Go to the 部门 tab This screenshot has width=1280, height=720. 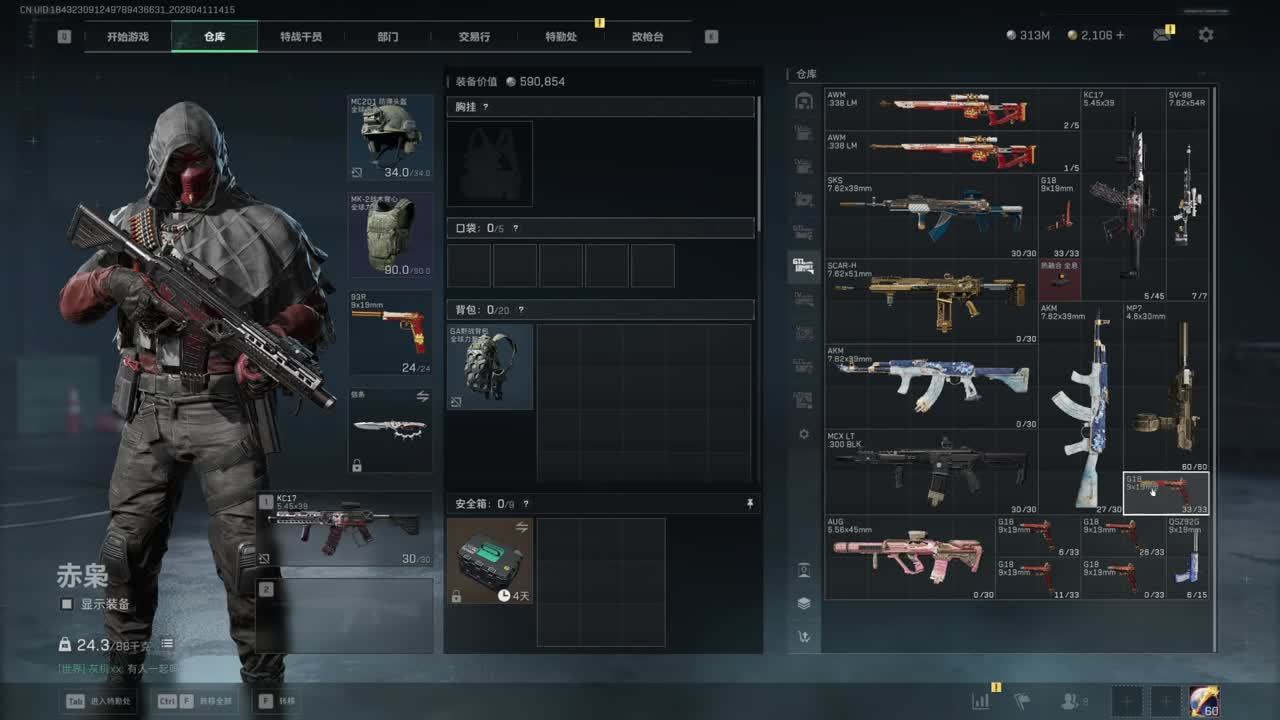(388, 37)
